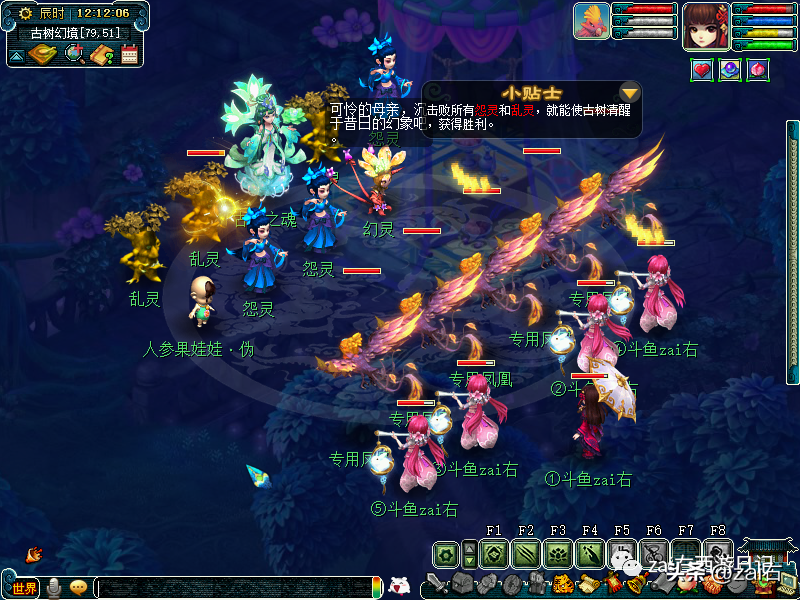Click the peach buff icon

coord(757,70)
